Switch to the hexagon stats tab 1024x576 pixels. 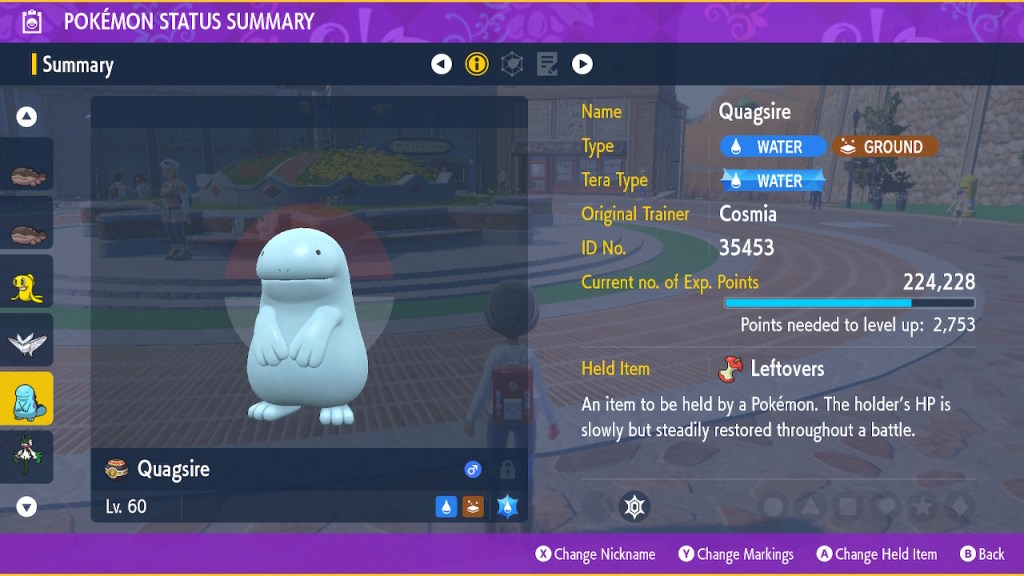point(512,65)
